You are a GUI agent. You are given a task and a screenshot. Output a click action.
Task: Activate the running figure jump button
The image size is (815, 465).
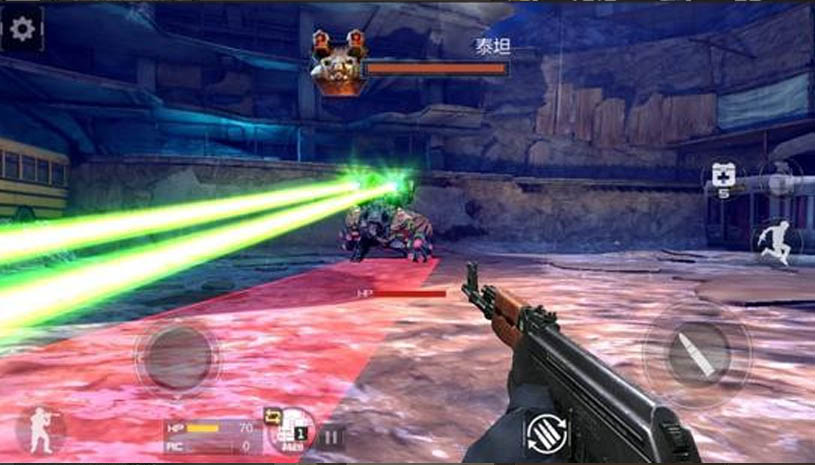pyautogui.click(x=771, y=241)
